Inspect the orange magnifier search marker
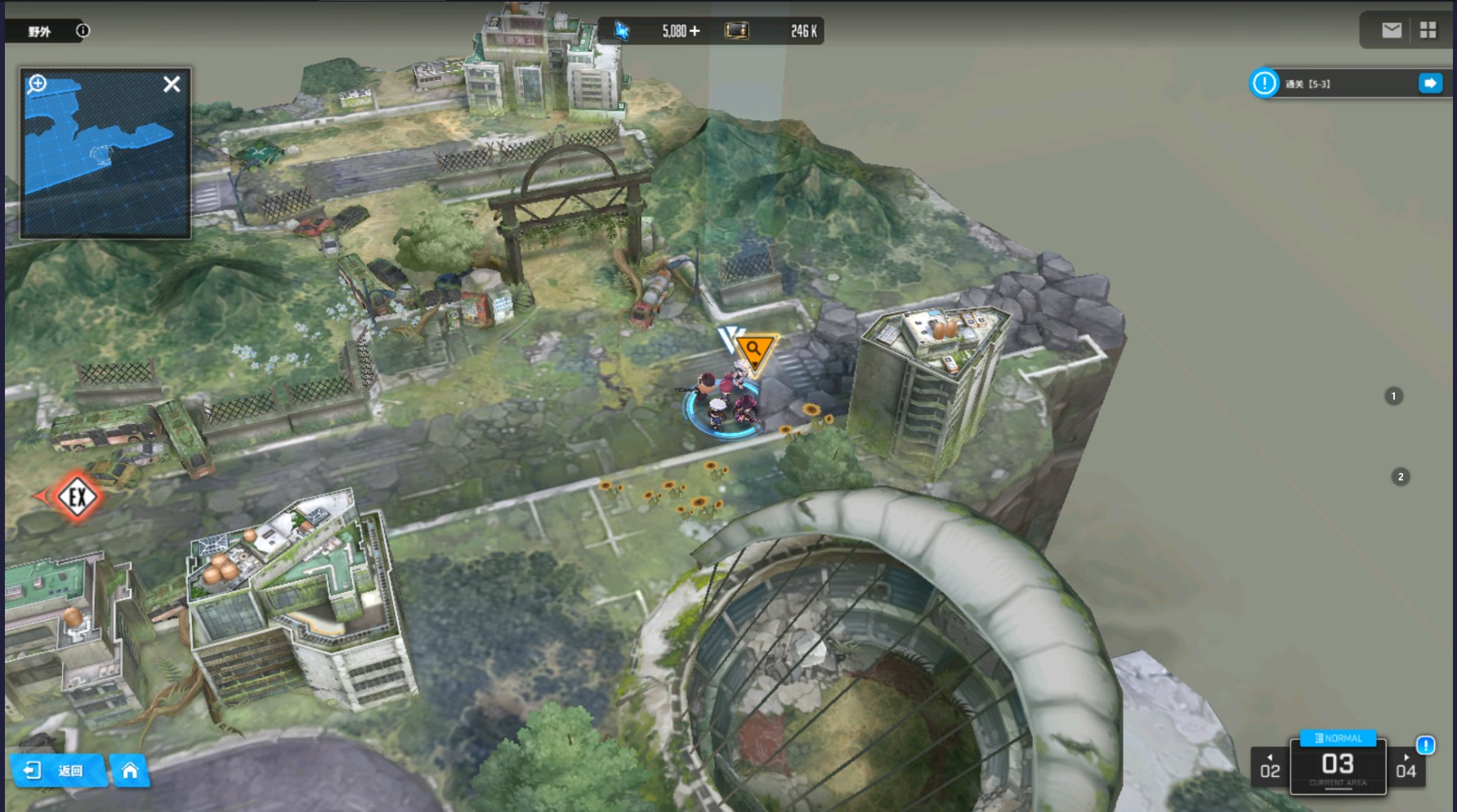This screenshot has width=1457, height=812. [754, 350]
